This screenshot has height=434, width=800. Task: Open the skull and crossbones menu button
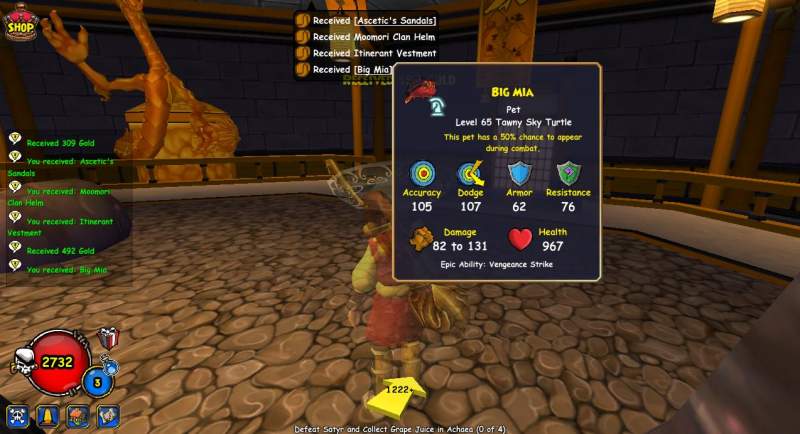(x=18, y=416)
